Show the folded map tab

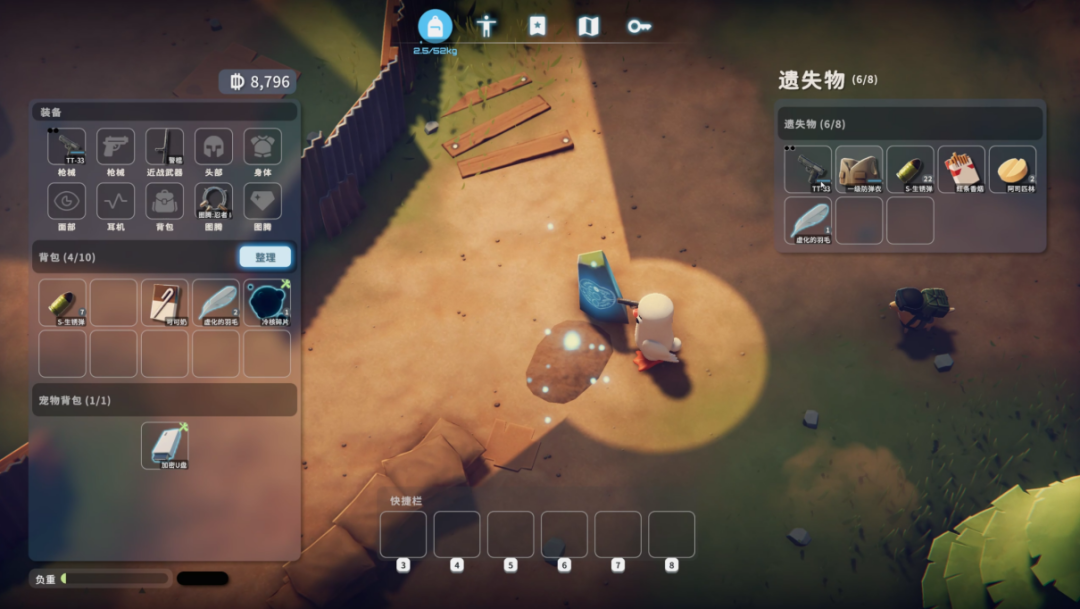point(589,26)
